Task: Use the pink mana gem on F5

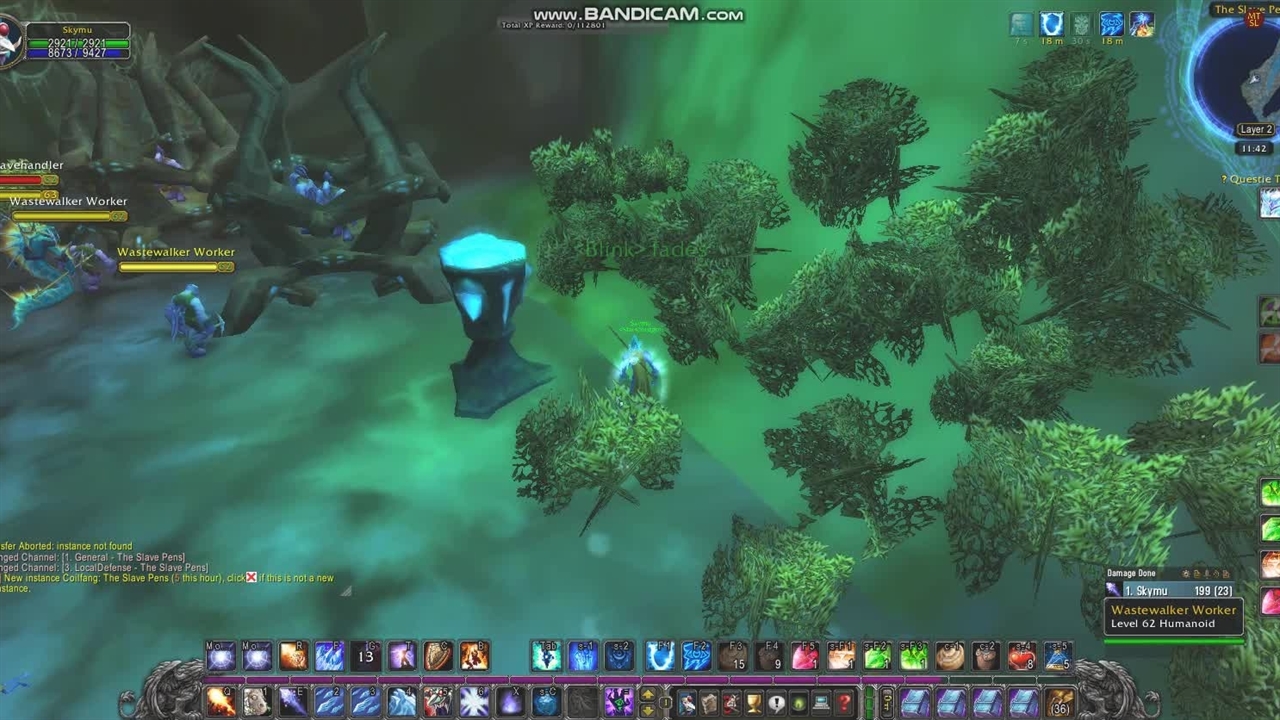Action: point(805,656)
